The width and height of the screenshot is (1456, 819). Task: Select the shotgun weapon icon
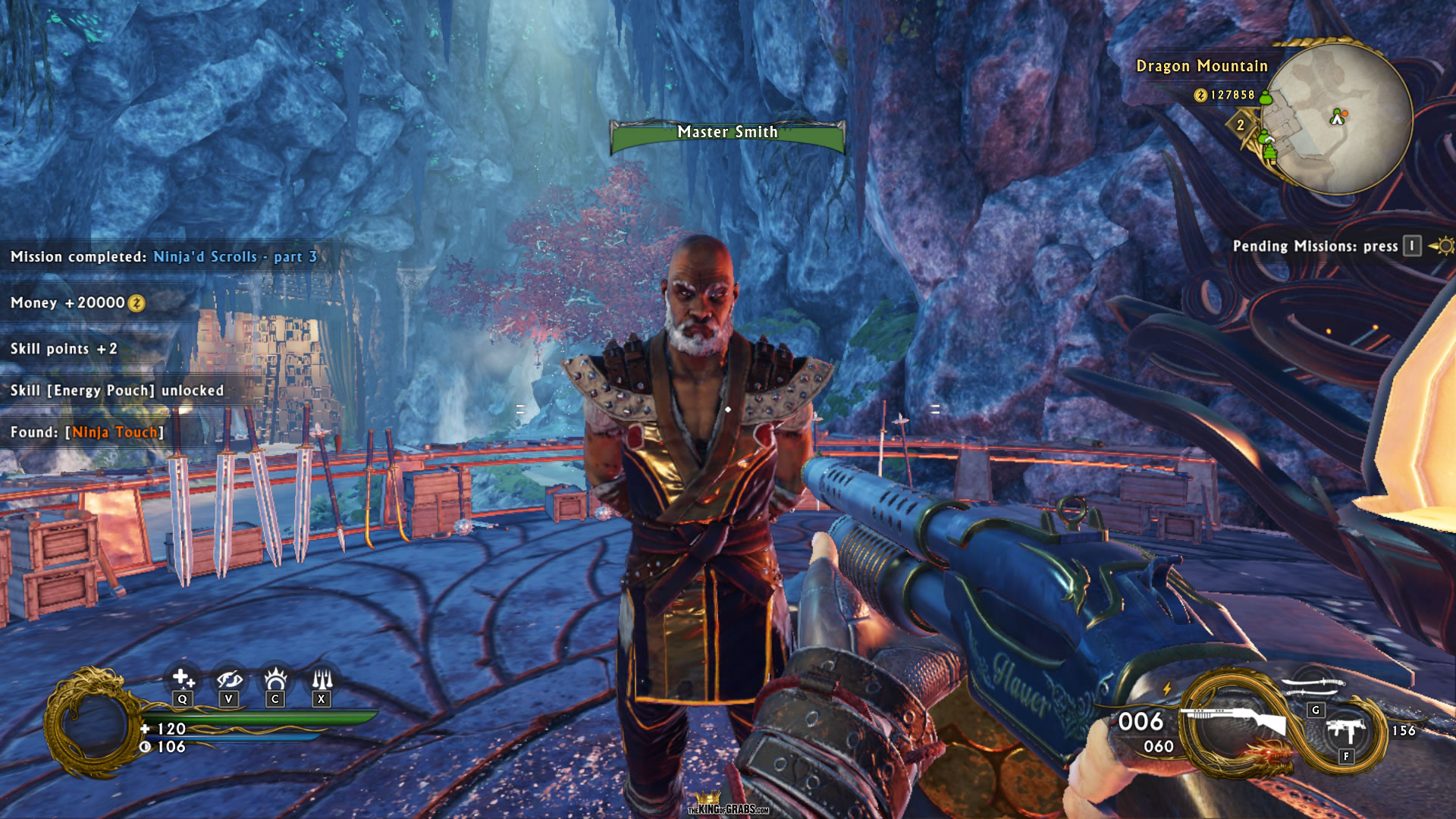coord(1236,720)
